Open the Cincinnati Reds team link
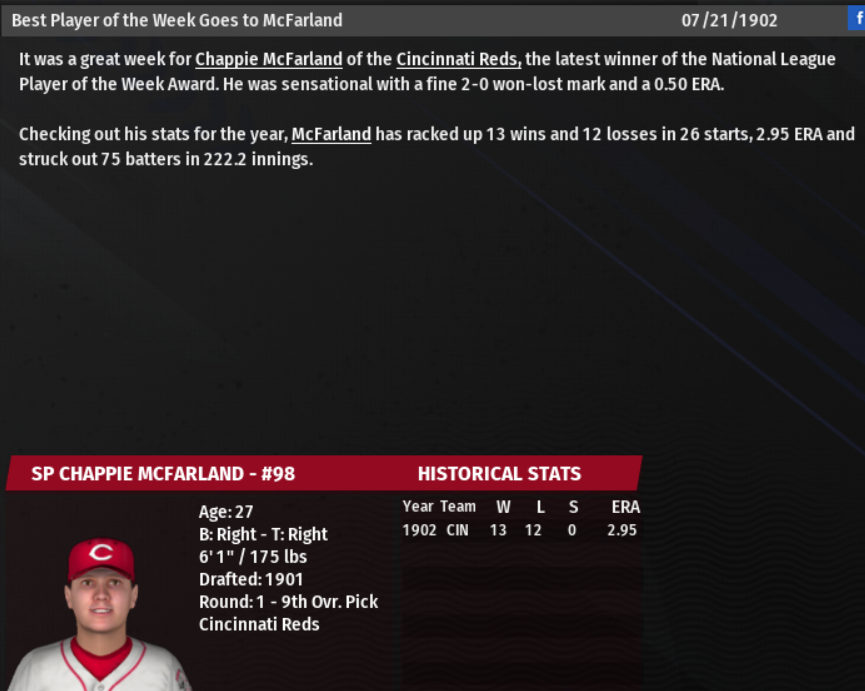Viewport: 865px width, 691px height. tap(458, 60)
